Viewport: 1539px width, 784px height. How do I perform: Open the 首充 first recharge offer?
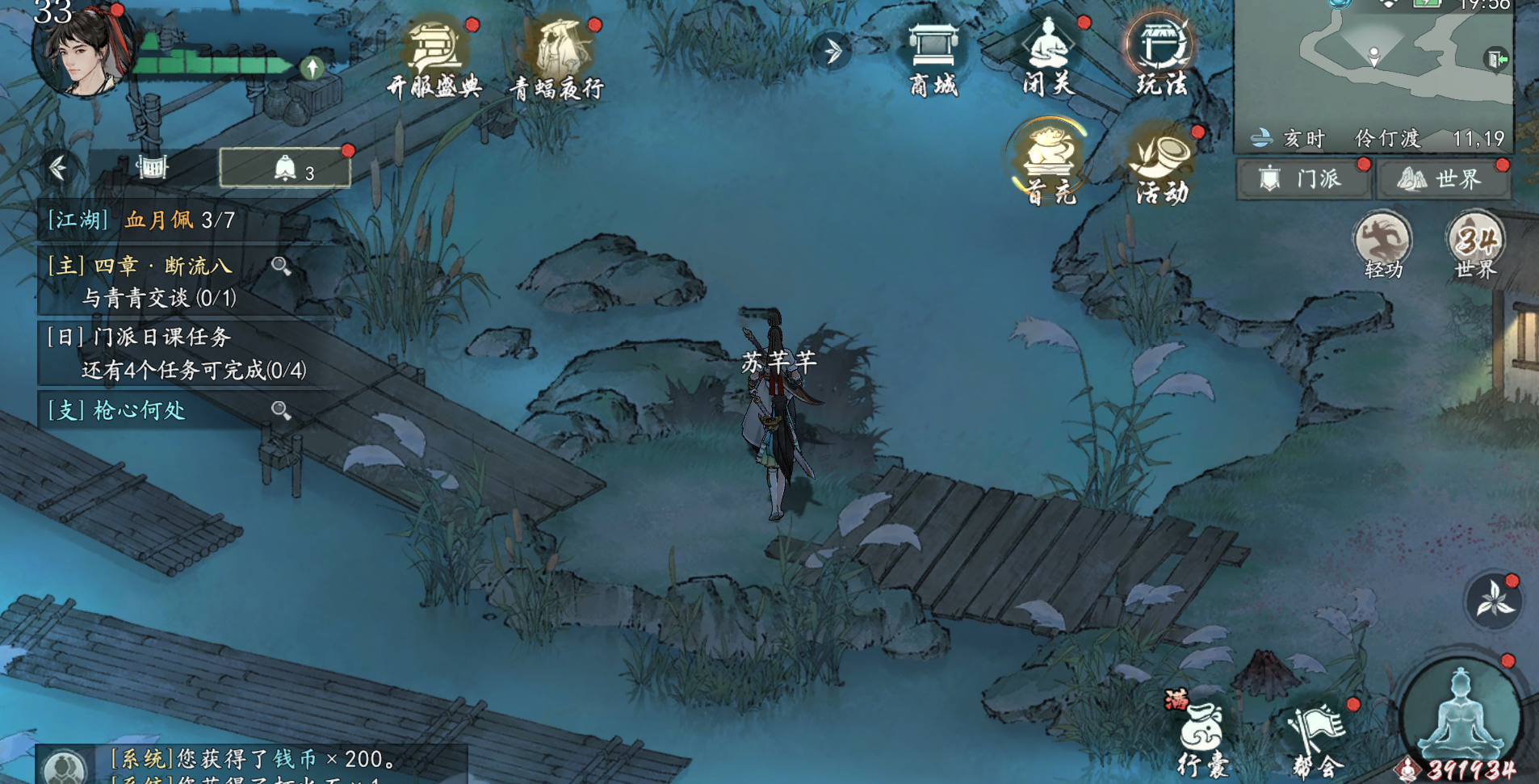[x=1048, y=160]
